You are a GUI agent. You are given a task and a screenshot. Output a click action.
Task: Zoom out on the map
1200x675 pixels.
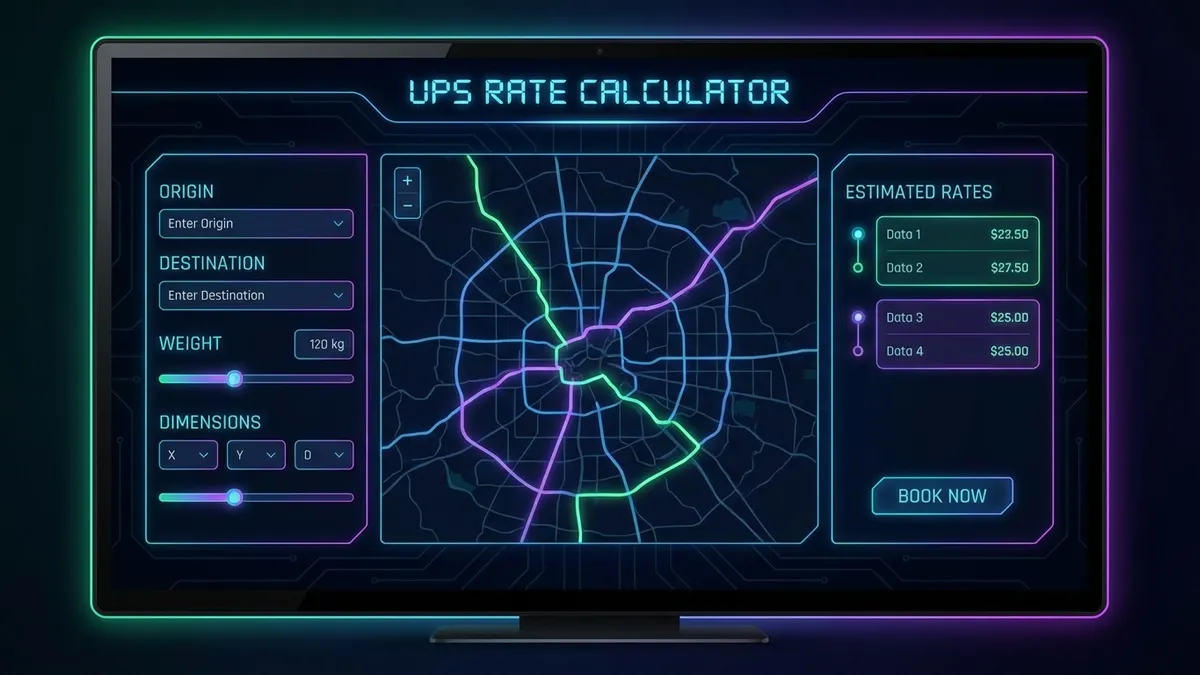[407, 205]
